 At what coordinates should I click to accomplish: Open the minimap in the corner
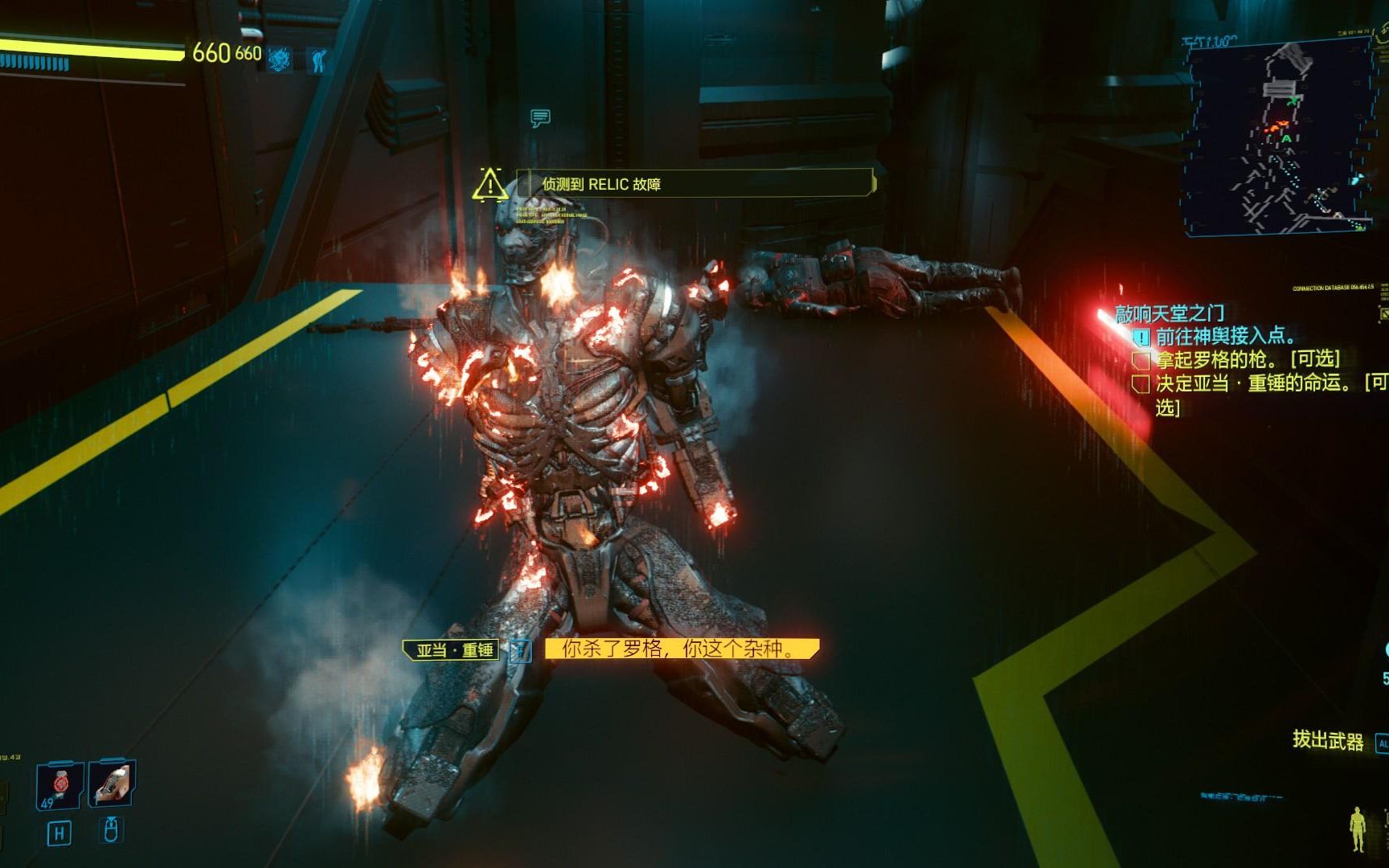pyautogui.click(x=1280, y=138)
